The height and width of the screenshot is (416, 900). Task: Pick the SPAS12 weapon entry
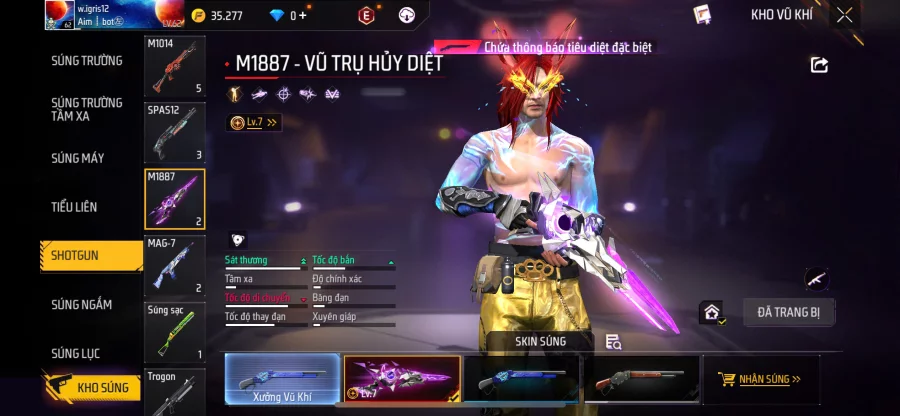(x=175, y=133)
